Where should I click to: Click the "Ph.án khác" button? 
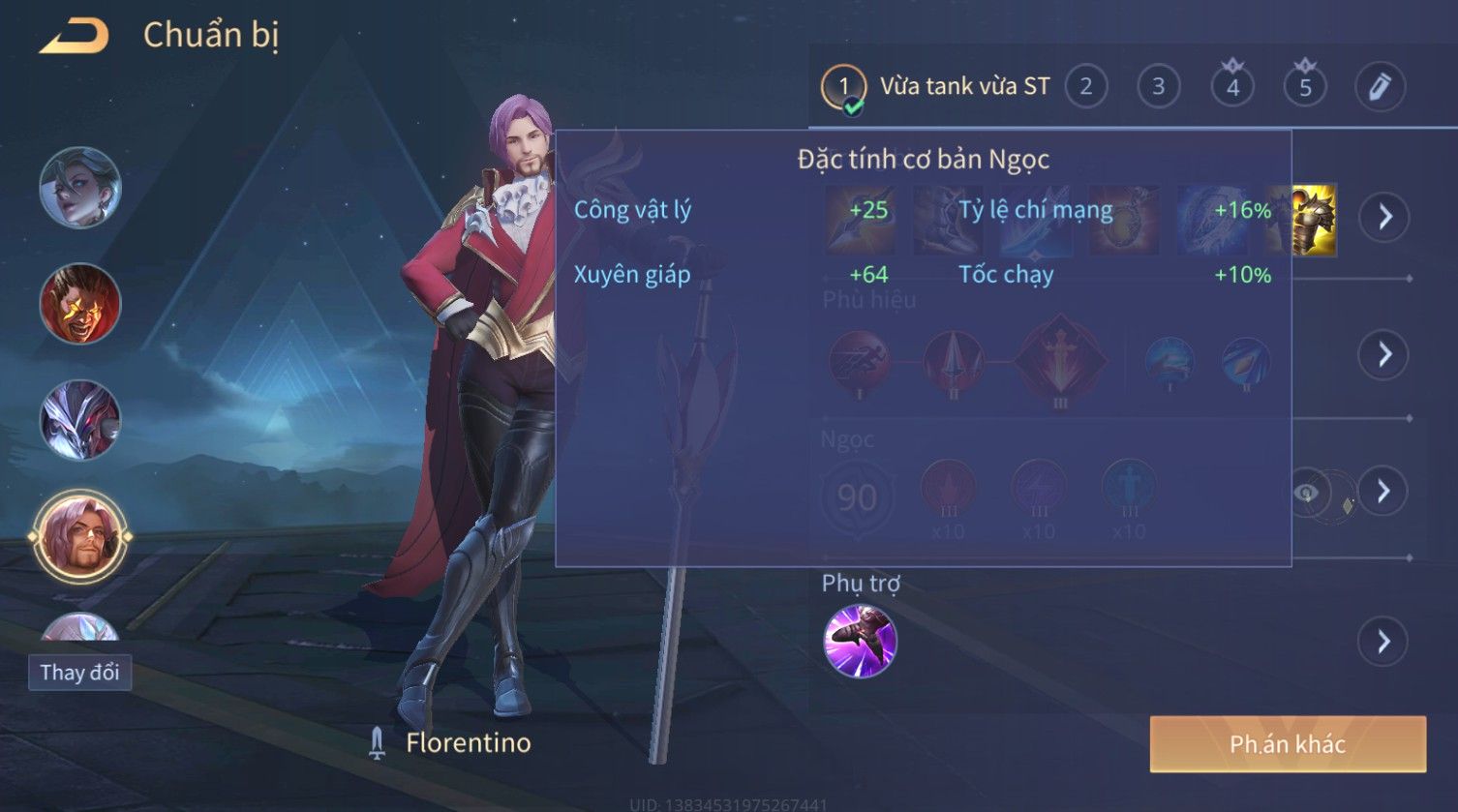point(1287,744)
